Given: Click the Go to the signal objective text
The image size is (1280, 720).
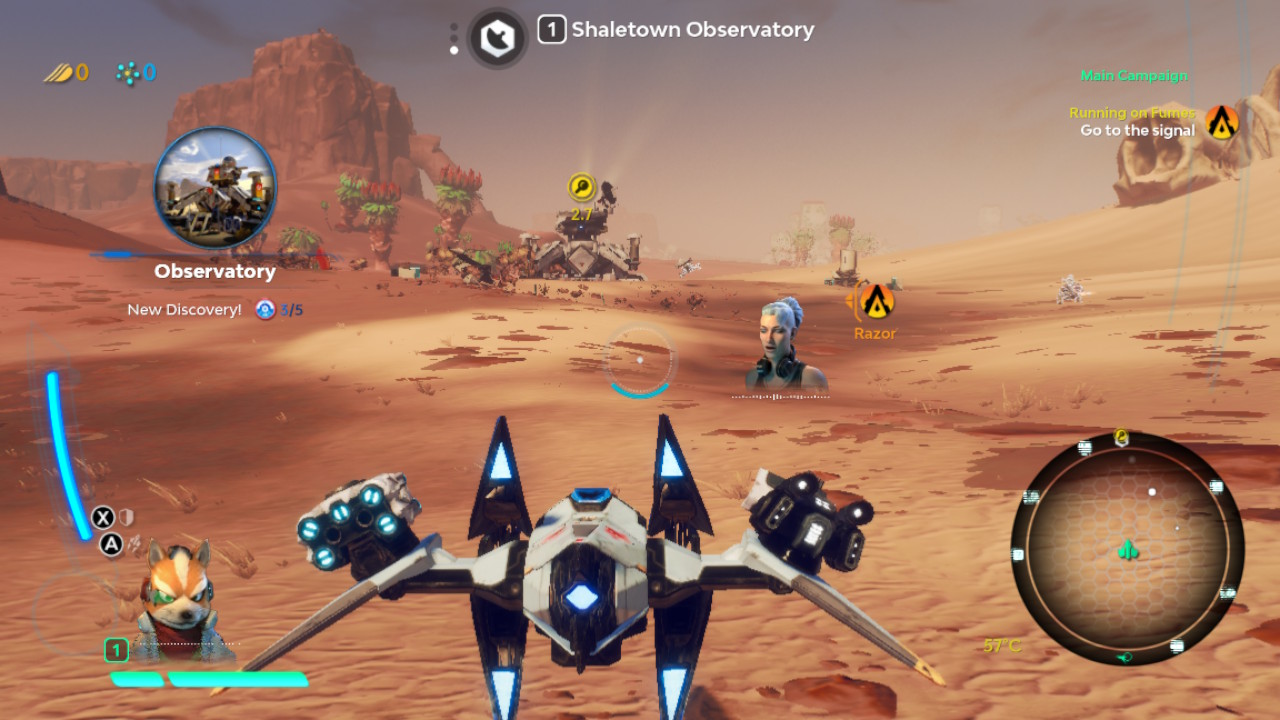Looking at the screenshot, I should [1136, 131].
